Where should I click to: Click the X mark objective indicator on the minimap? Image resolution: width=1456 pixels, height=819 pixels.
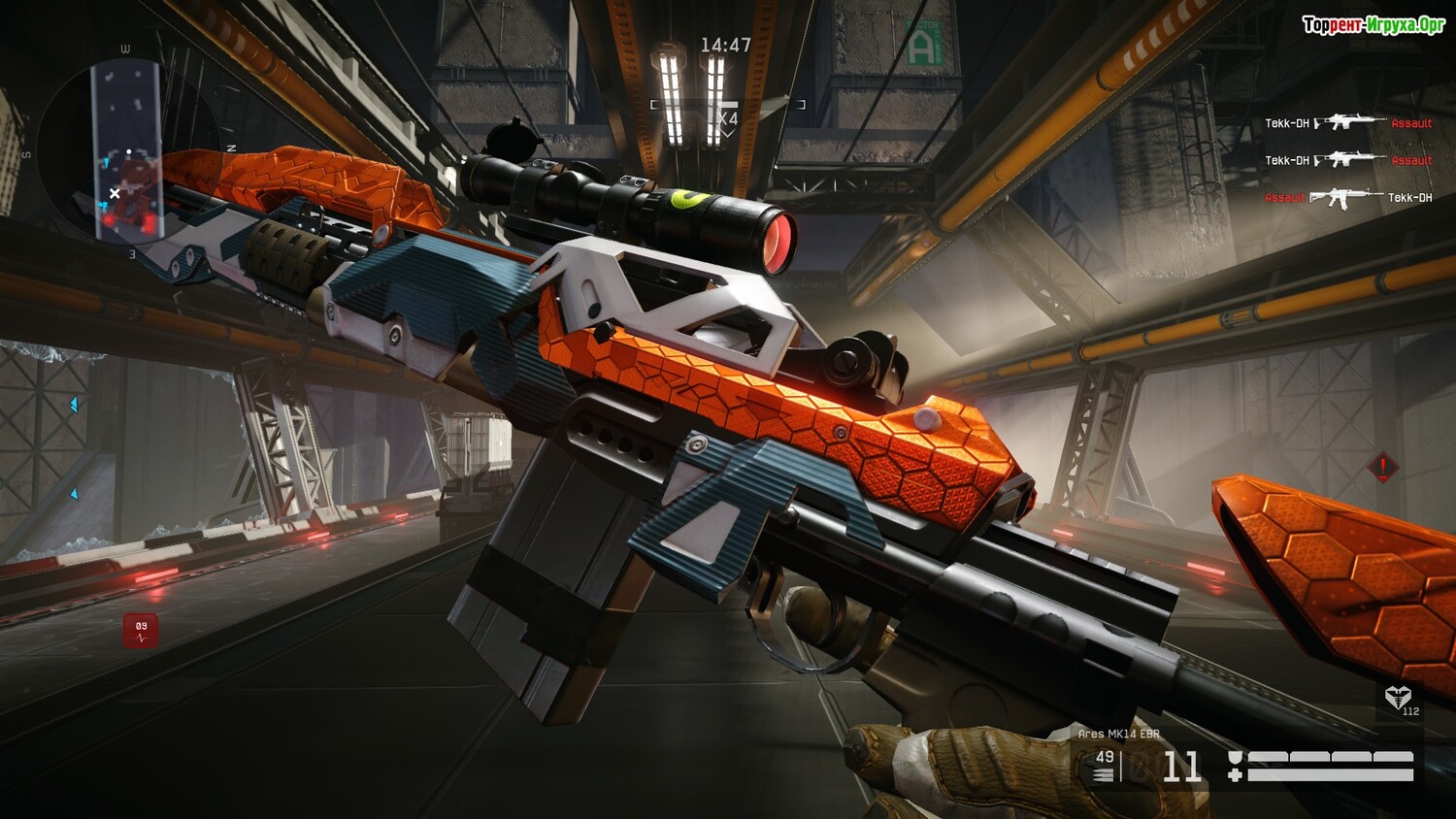[x=115, y=193]
